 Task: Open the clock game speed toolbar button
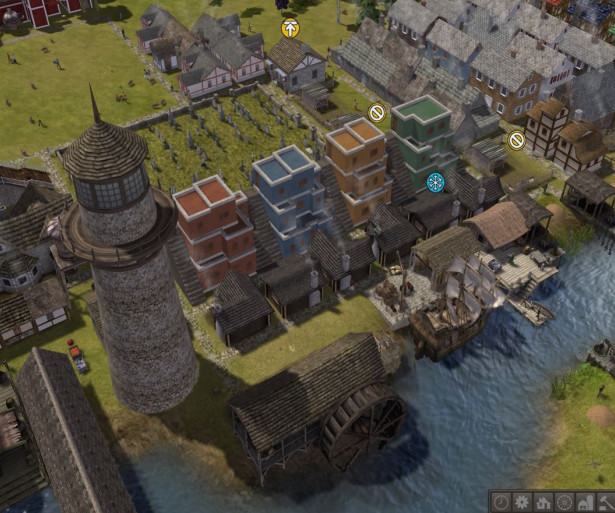[500, 501]
